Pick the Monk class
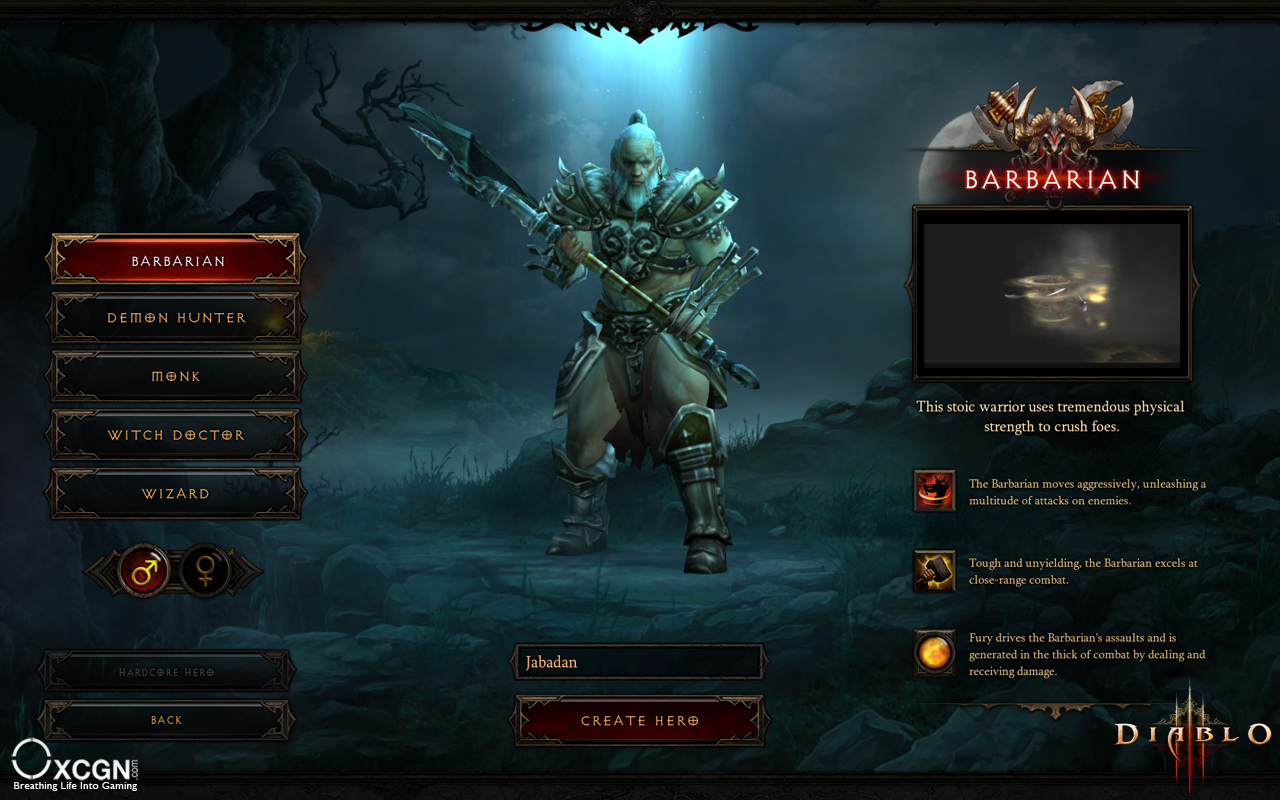 [x=176, y=376]
